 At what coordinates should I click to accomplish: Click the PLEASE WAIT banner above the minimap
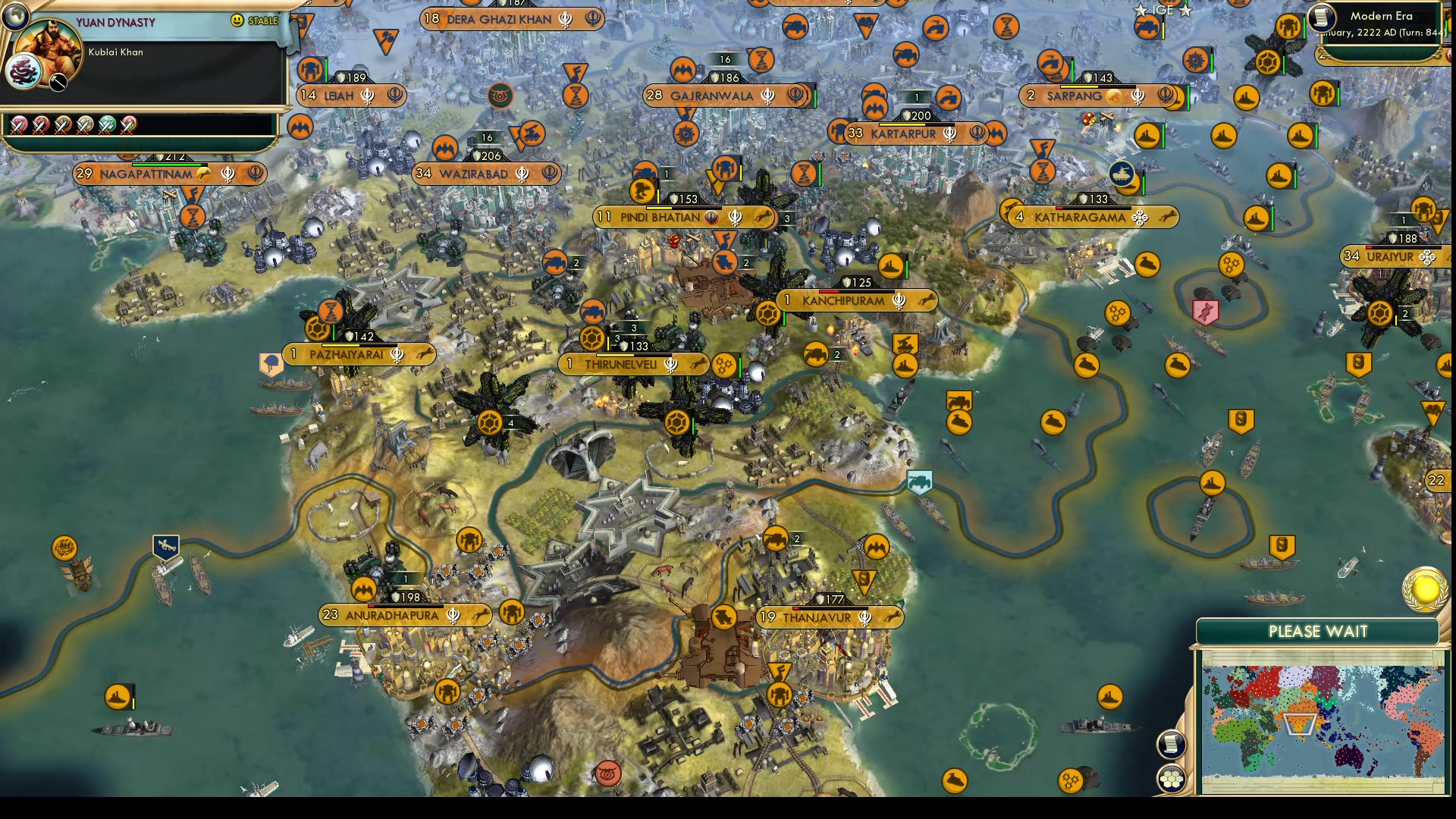(1317, 631)
